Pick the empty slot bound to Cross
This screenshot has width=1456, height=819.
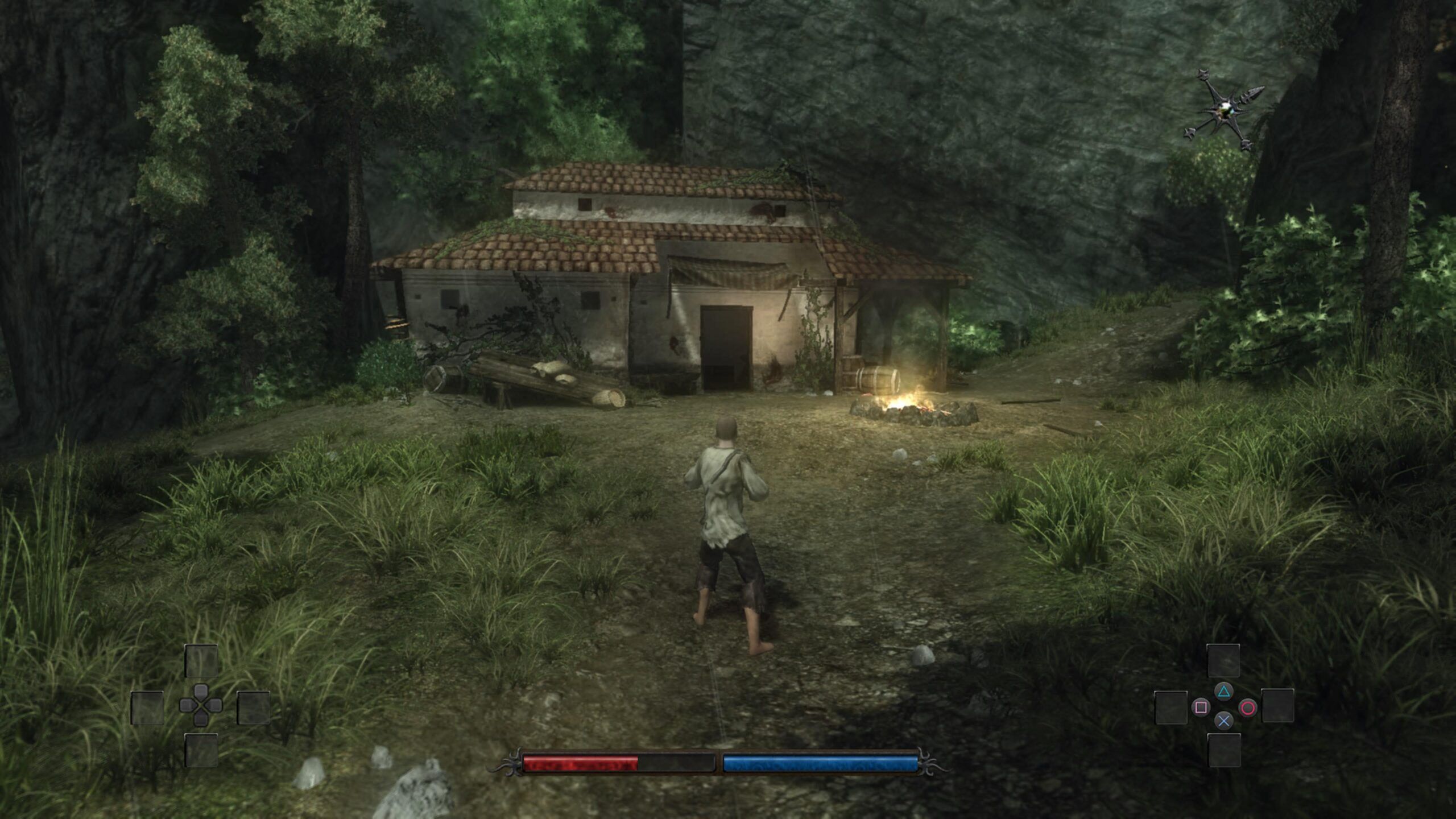[x=1224, y=750]
